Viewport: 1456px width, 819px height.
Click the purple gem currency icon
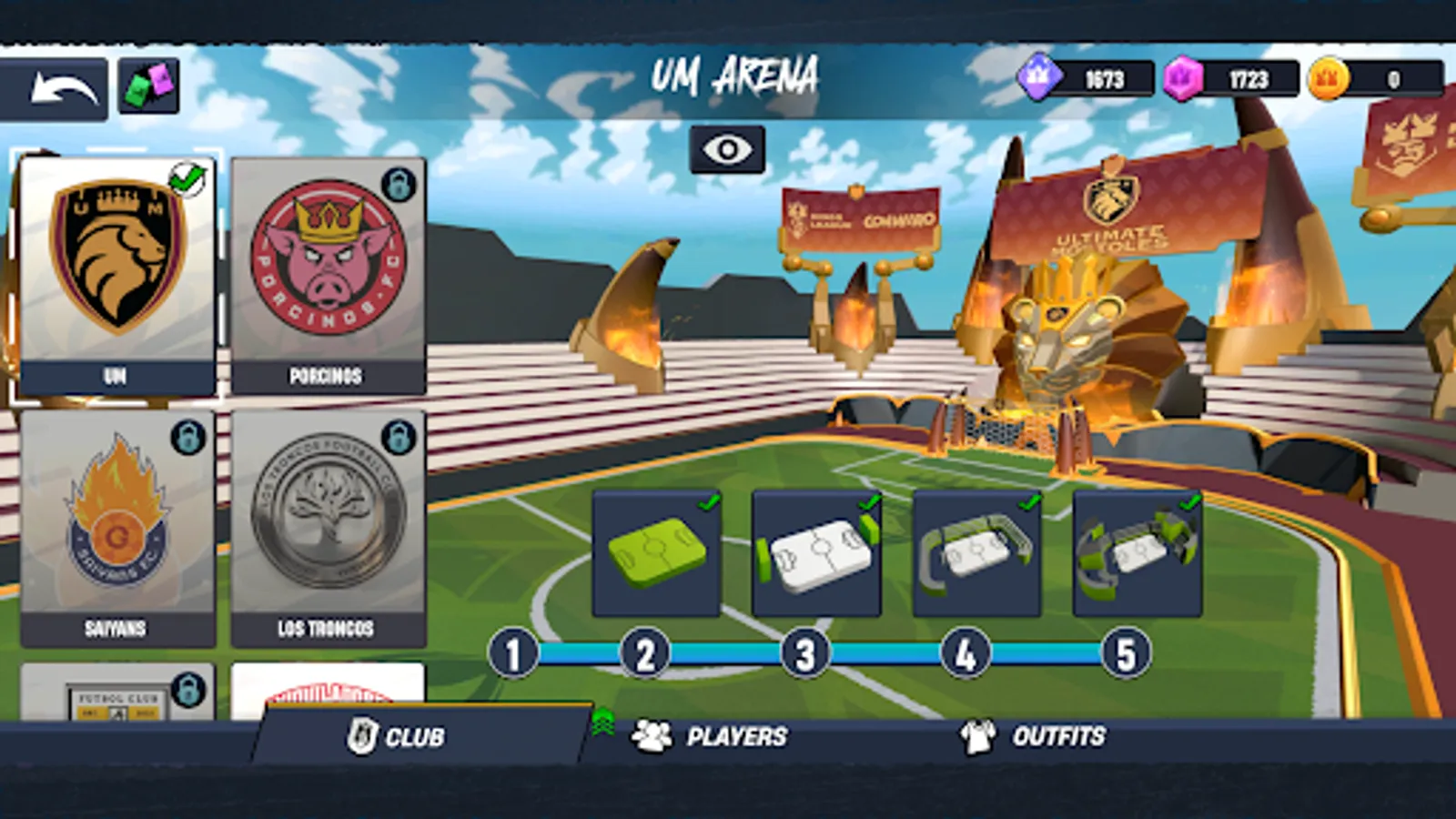tap(1180, 77)
